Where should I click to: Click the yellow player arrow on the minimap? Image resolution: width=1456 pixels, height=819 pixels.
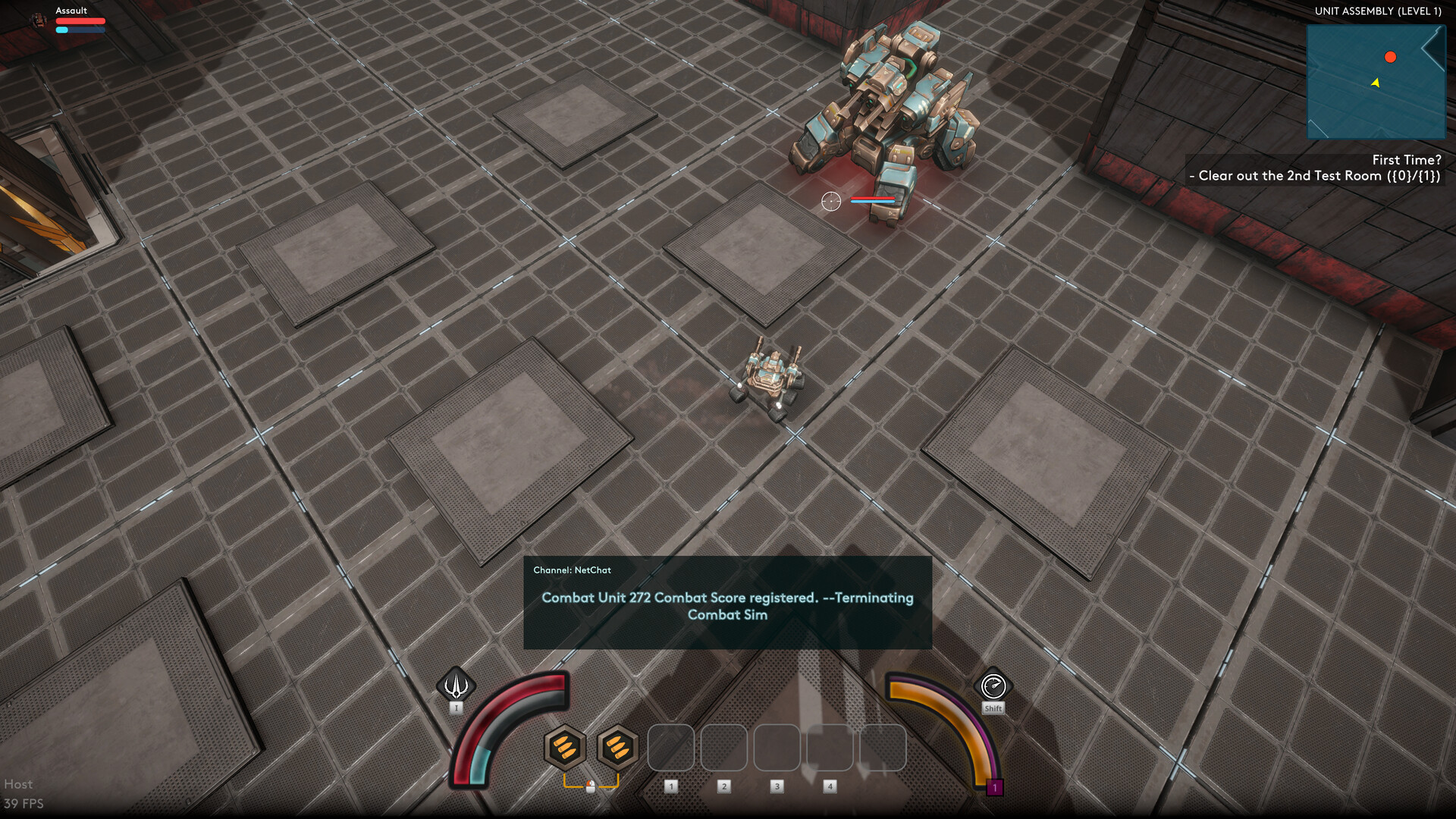pyautogui.click(x=1376, y=84)
